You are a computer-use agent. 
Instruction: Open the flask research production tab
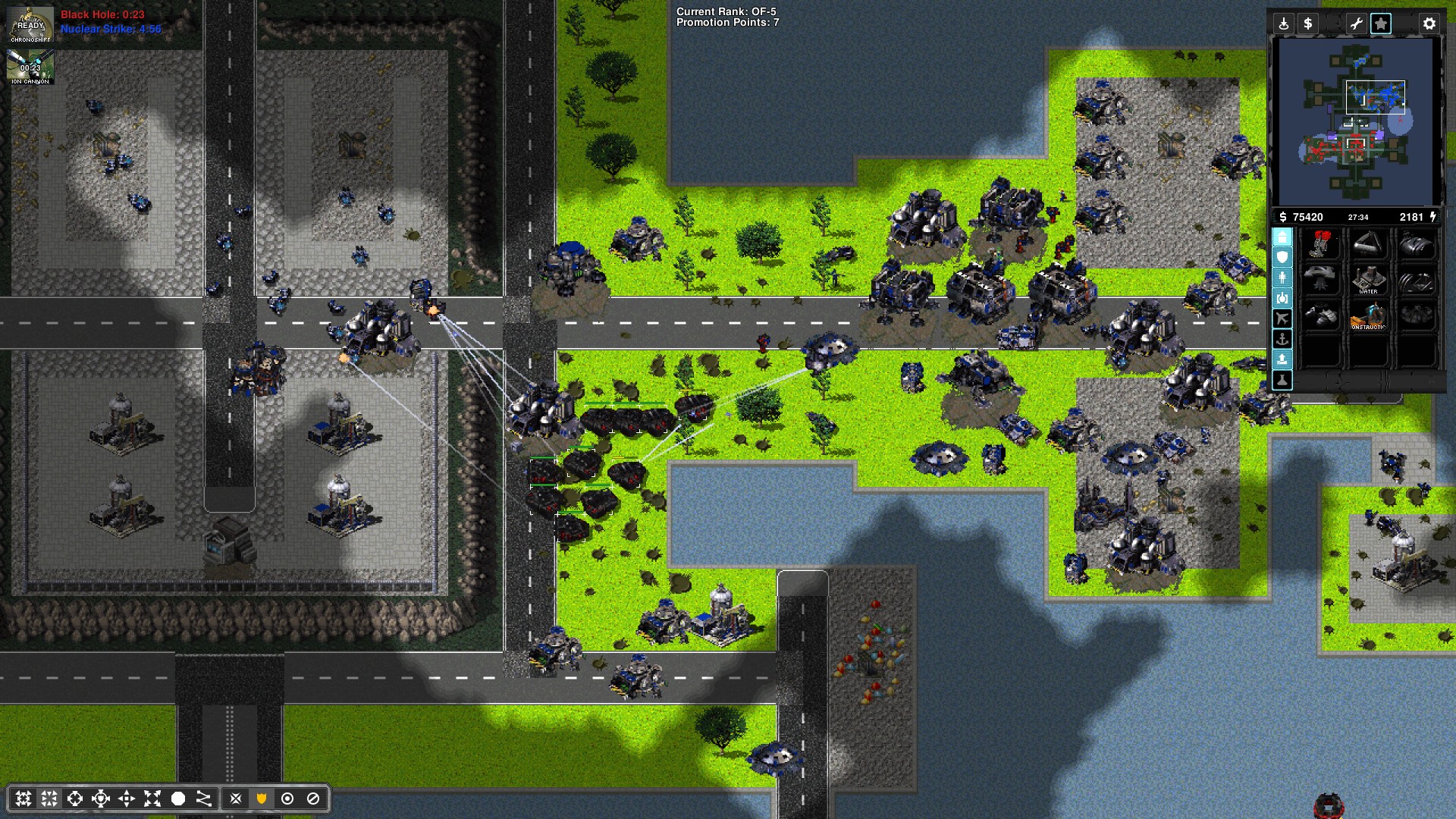coord(1282,380)
